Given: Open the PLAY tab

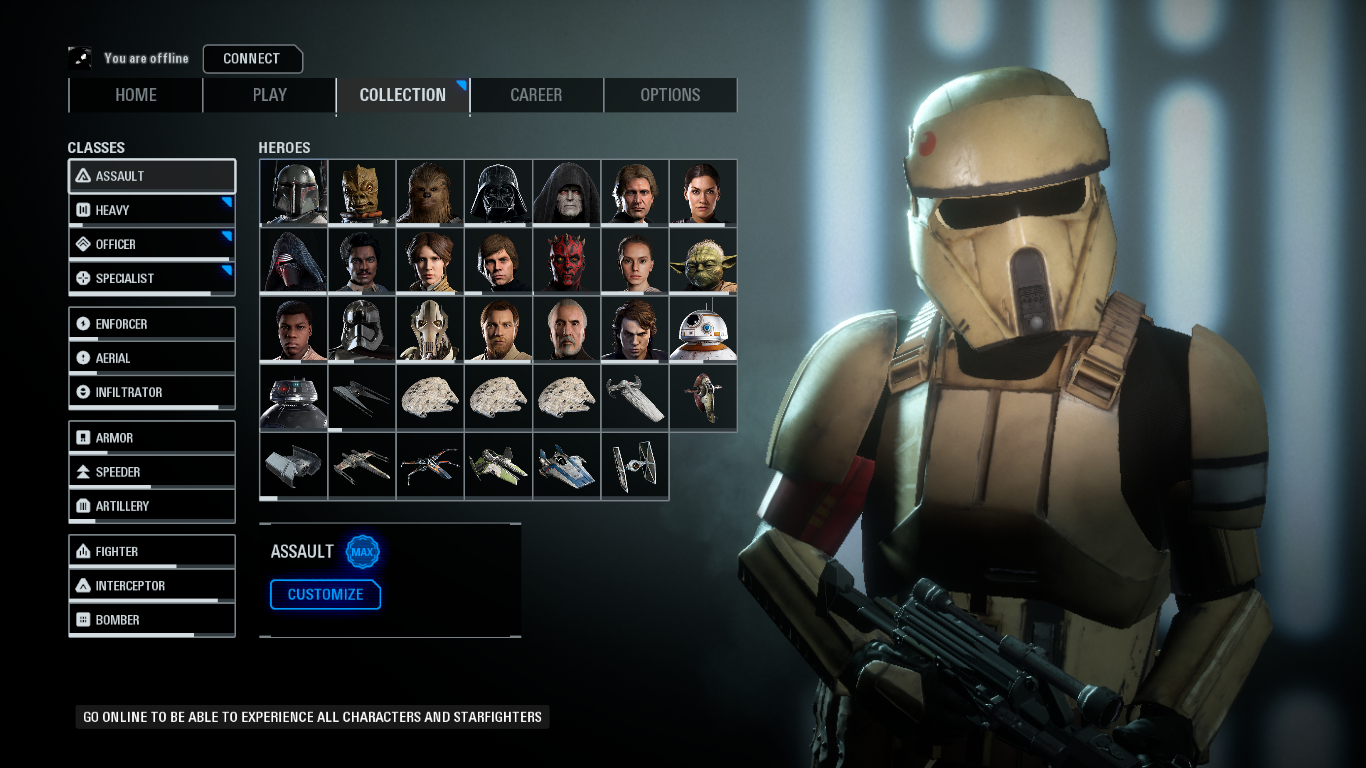Looking at the screenshot, I should coord(269,95).
